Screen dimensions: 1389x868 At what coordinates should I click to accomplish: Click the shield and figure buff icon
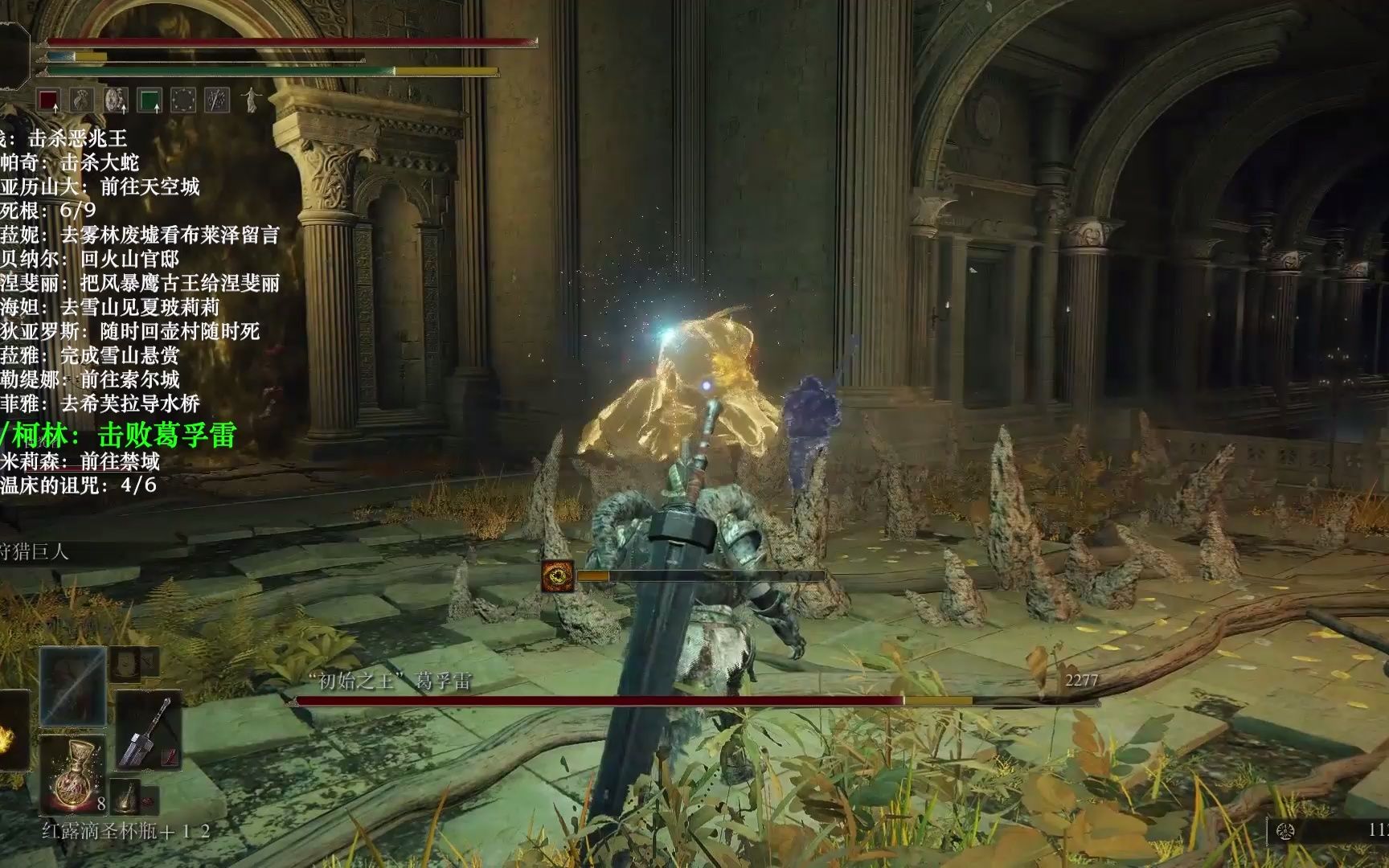(117, 100)
